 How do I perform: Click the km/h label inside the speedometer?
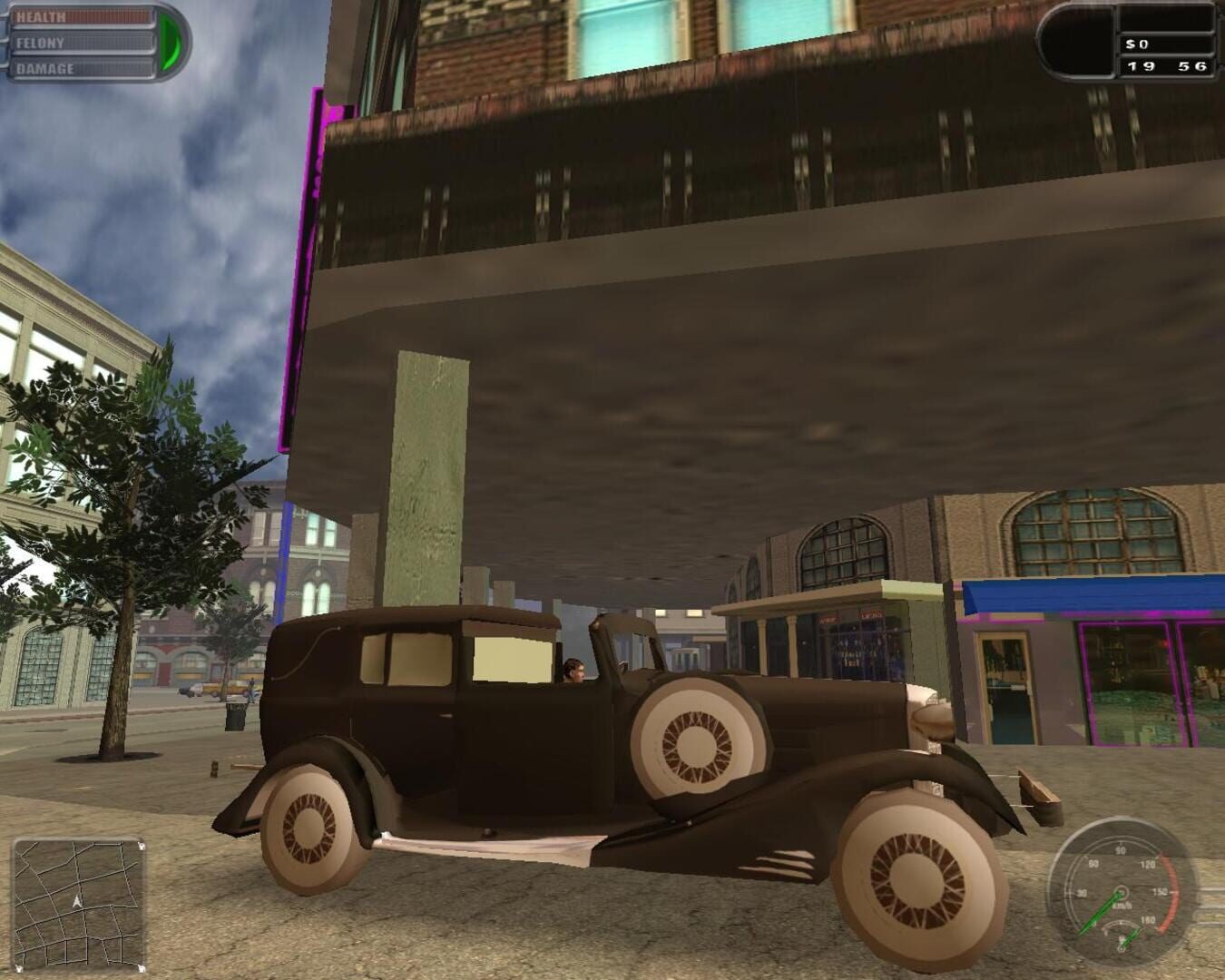pyautogui.click(x=1122, y=905)
